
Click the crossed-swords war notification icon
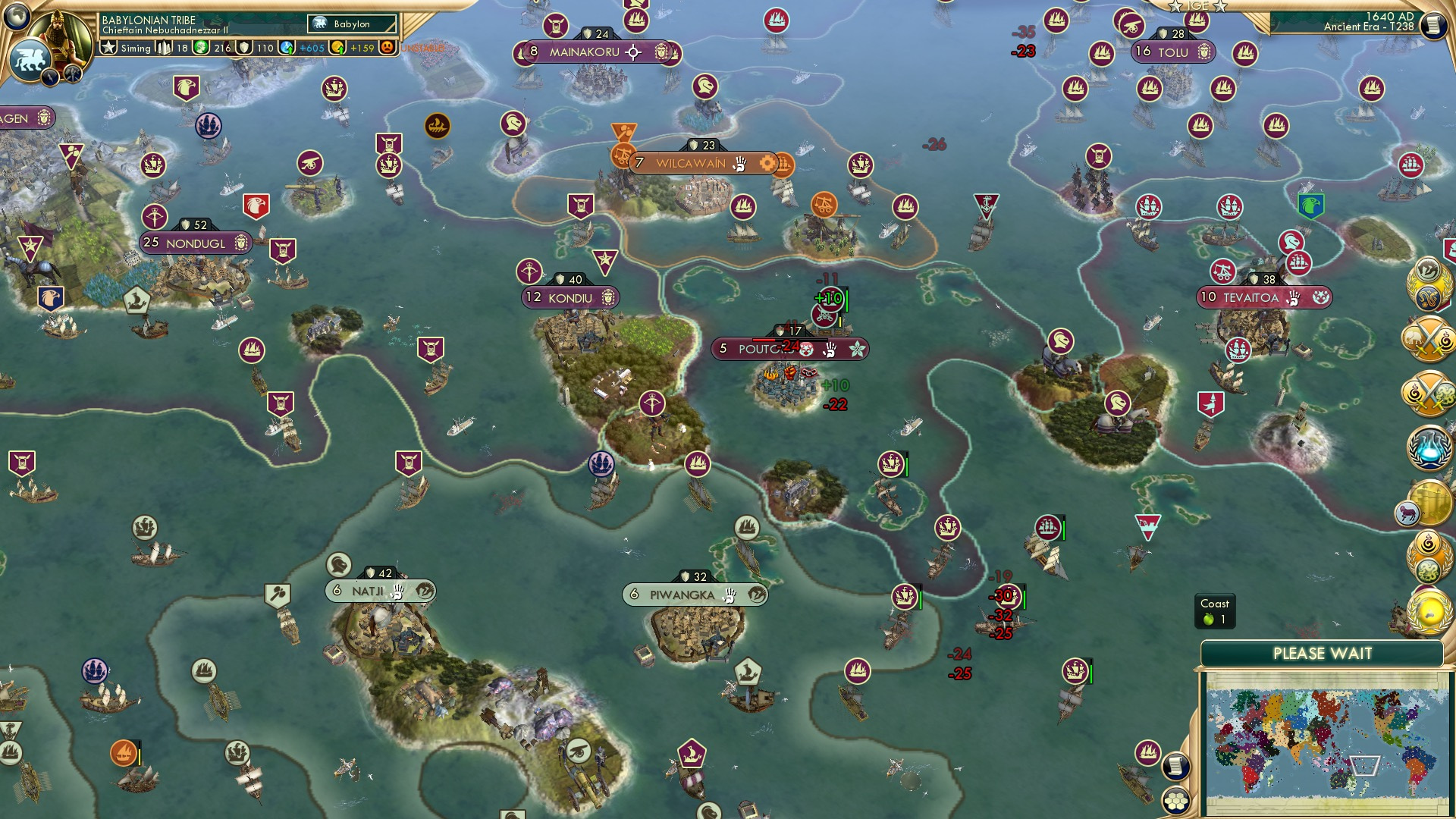pyautogui.click(x=1429, y=337)
